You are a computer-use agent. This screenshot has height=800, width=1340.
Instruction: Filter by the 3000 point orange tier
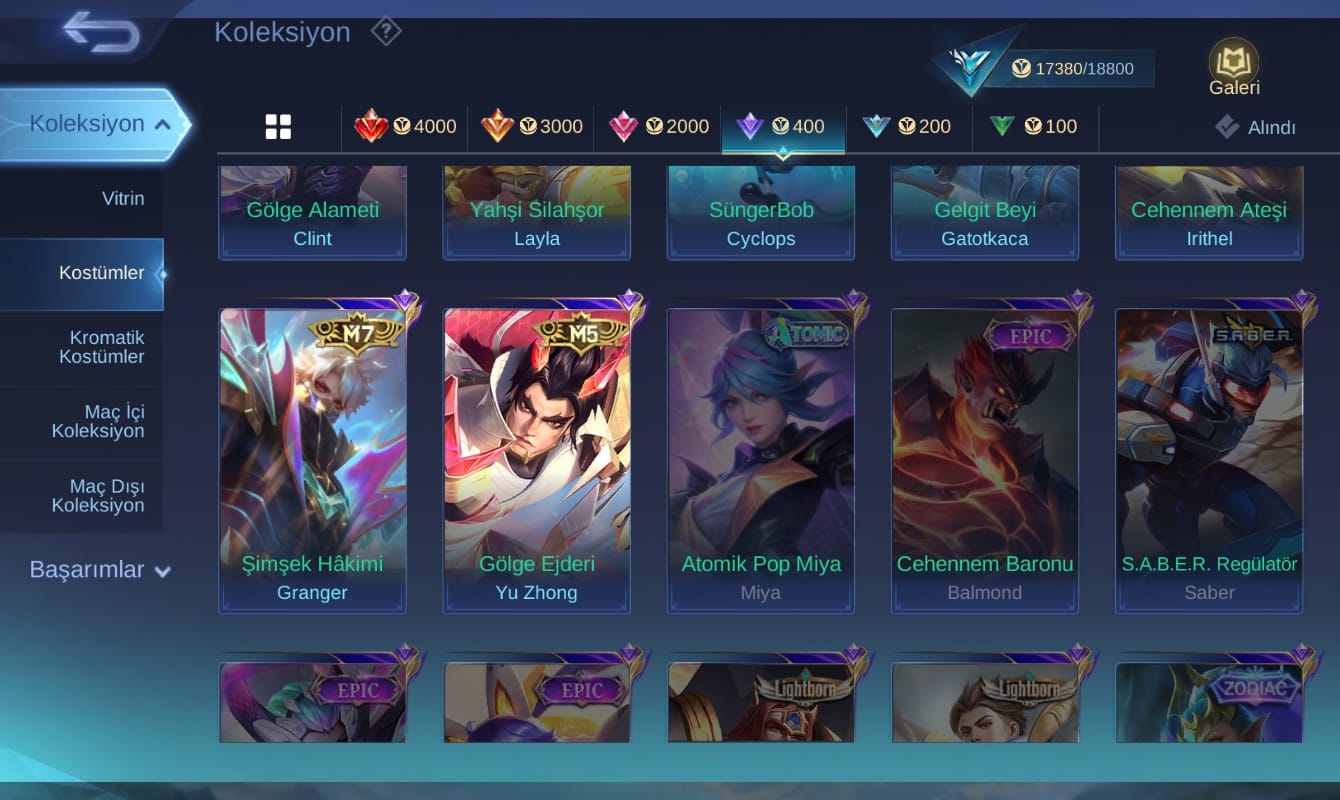click(531, 127)
